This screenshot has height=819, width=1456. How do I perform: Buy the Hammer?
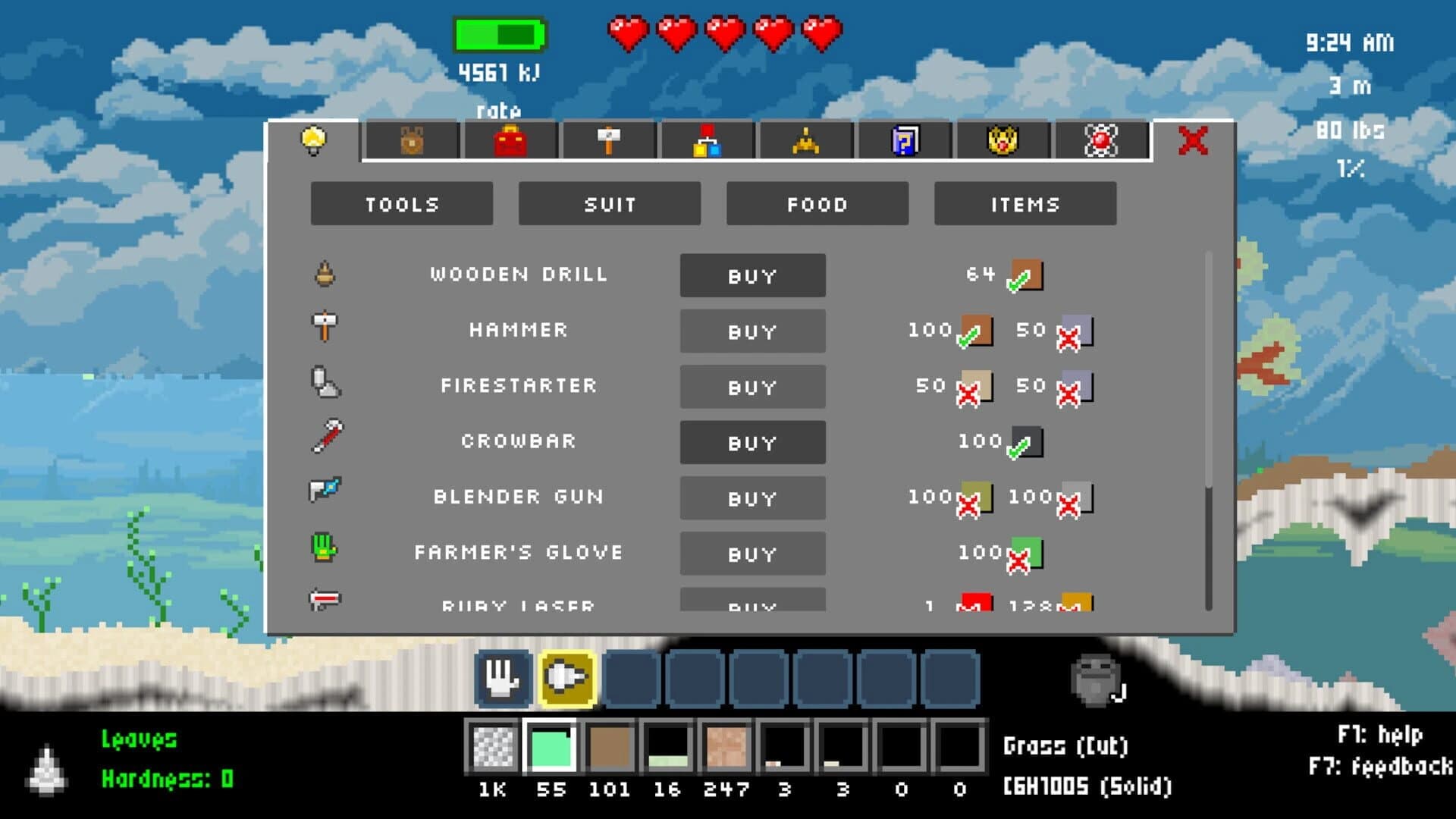[752, 331]
